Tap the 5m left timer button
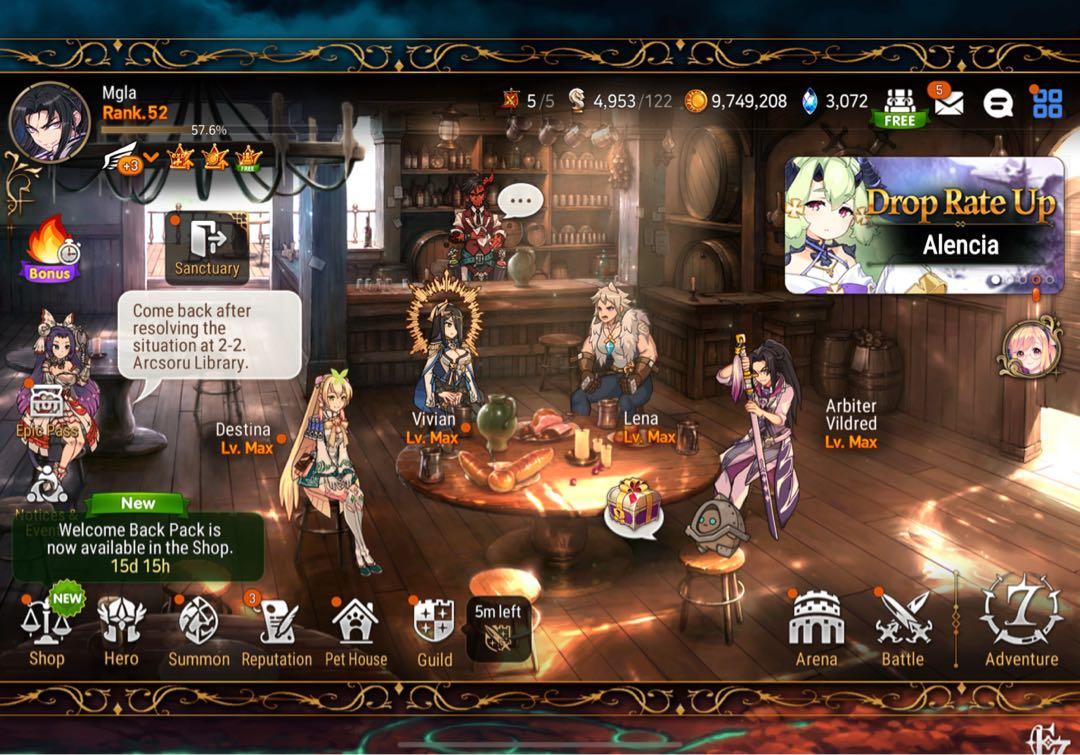Viewport: 1080px width, 755px height. point(498,629)
